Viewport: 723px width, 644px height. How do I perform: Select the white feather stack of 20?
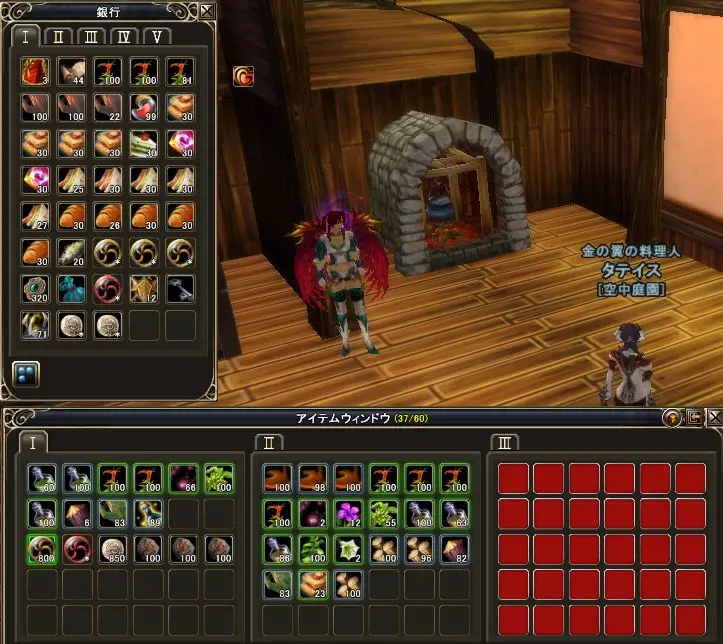coord(71,252)
